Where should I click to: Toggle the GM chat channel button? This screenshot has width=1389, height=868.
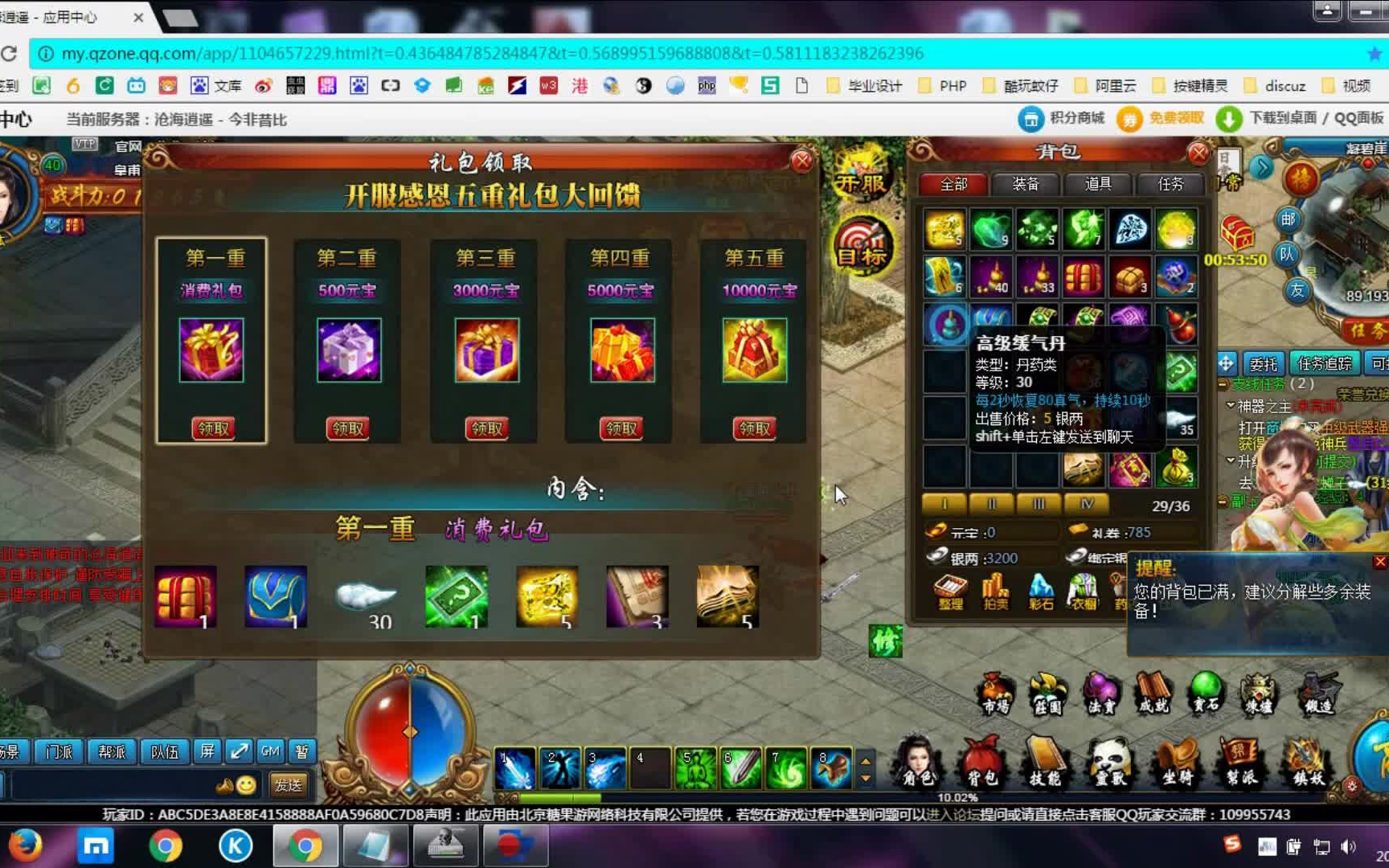(270, 751)
